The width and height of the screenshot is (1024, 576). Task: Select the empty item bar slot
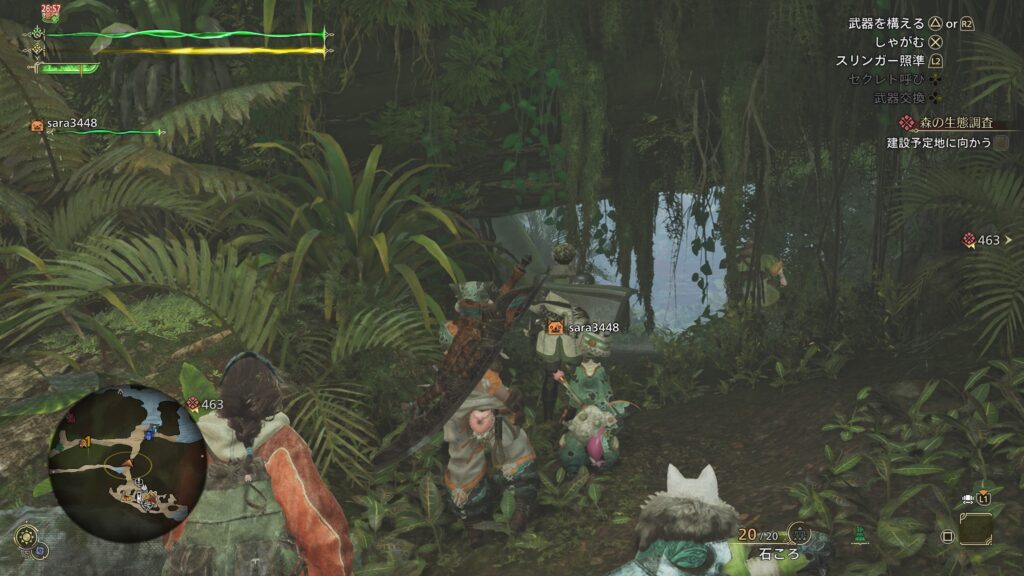coord(975,529)
